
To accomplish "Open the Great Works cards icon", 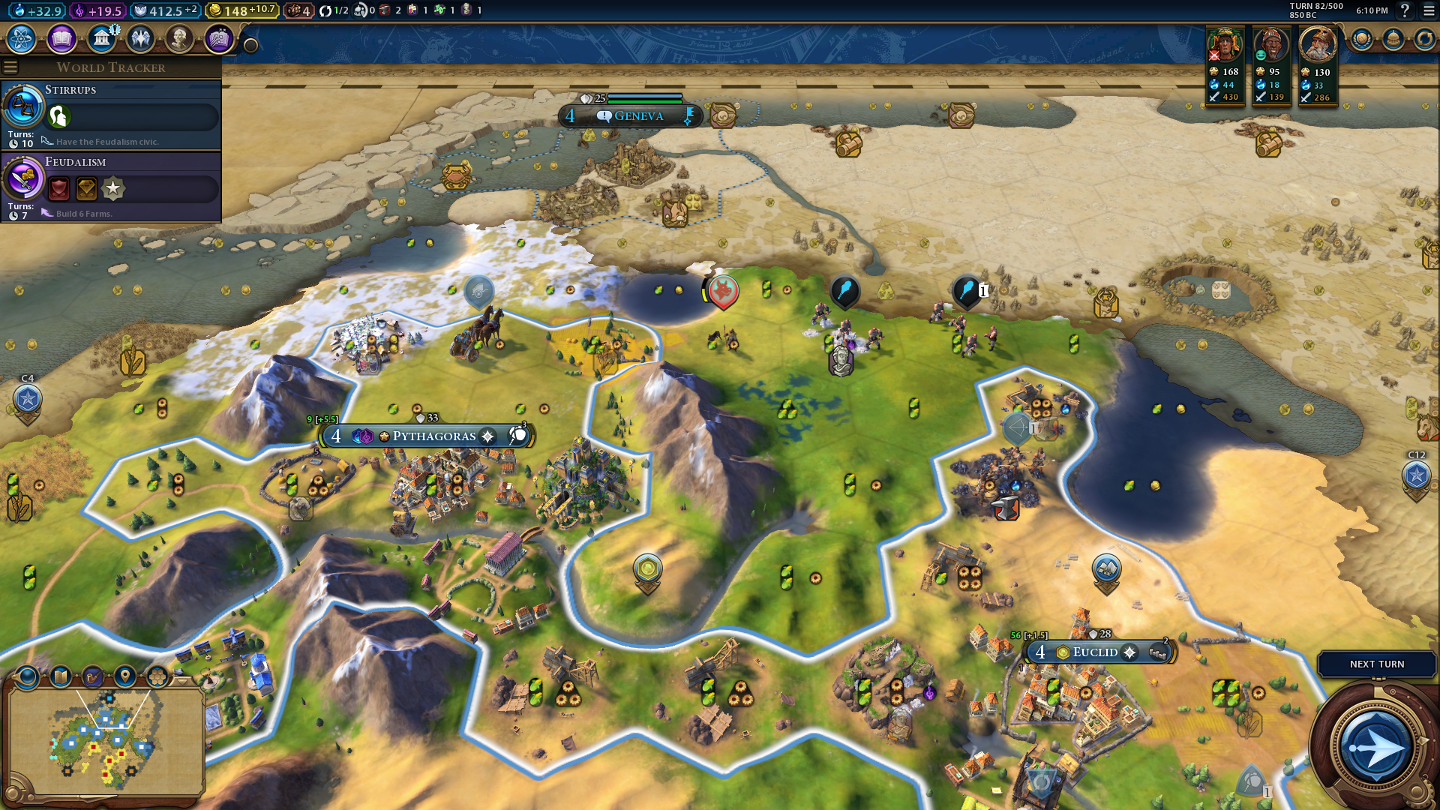I will [219, 39].
